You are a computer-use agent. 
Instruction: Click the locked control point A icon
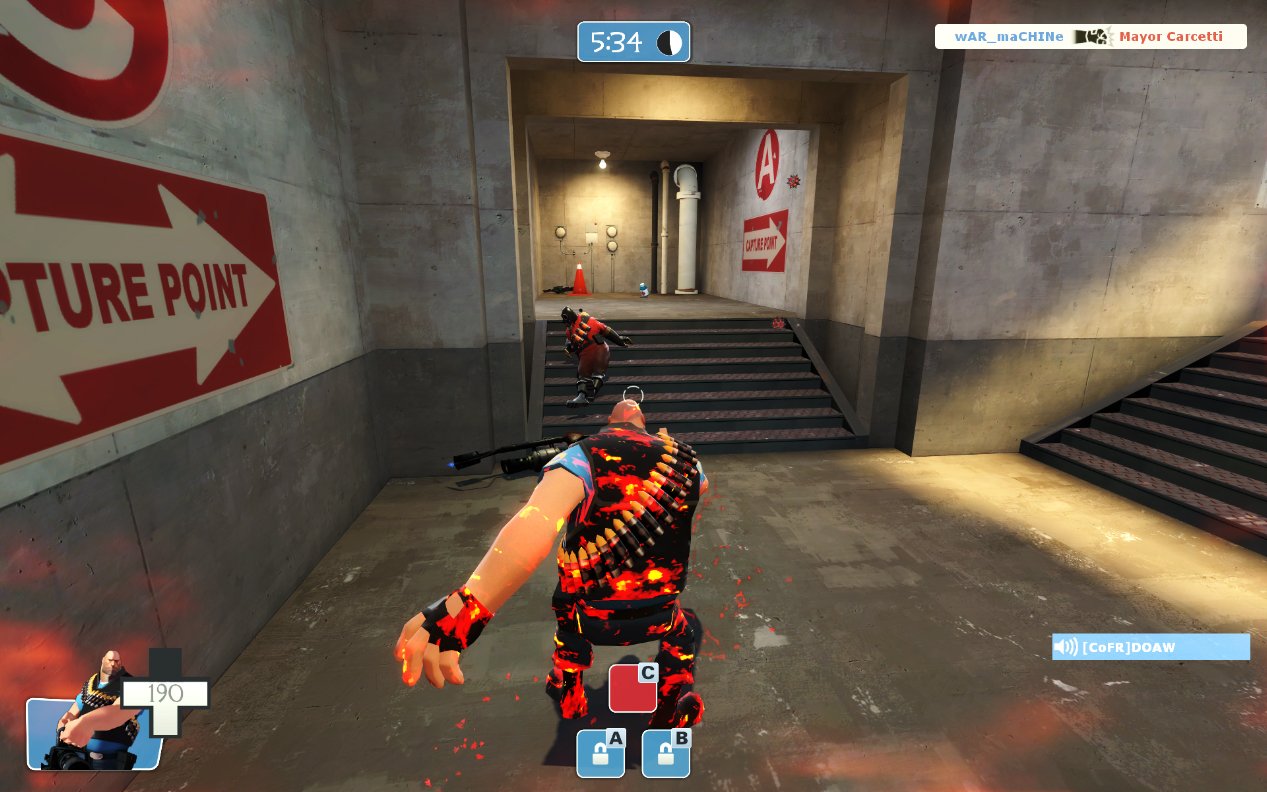(x=600, y=753)
